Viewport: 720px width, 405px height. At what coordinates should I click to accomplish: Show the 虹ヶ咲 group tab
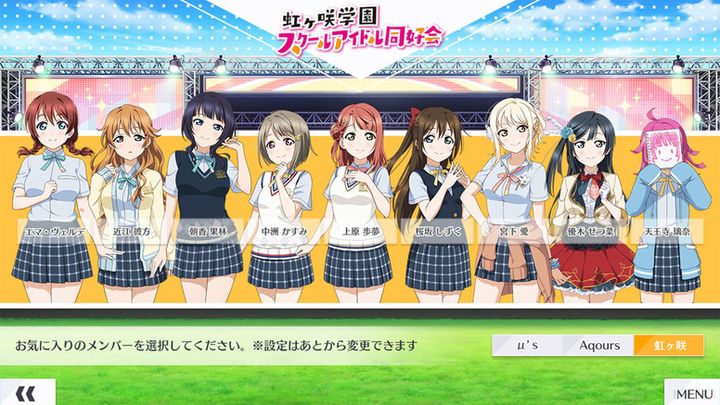pyautogui.click(x=669, y=345)
